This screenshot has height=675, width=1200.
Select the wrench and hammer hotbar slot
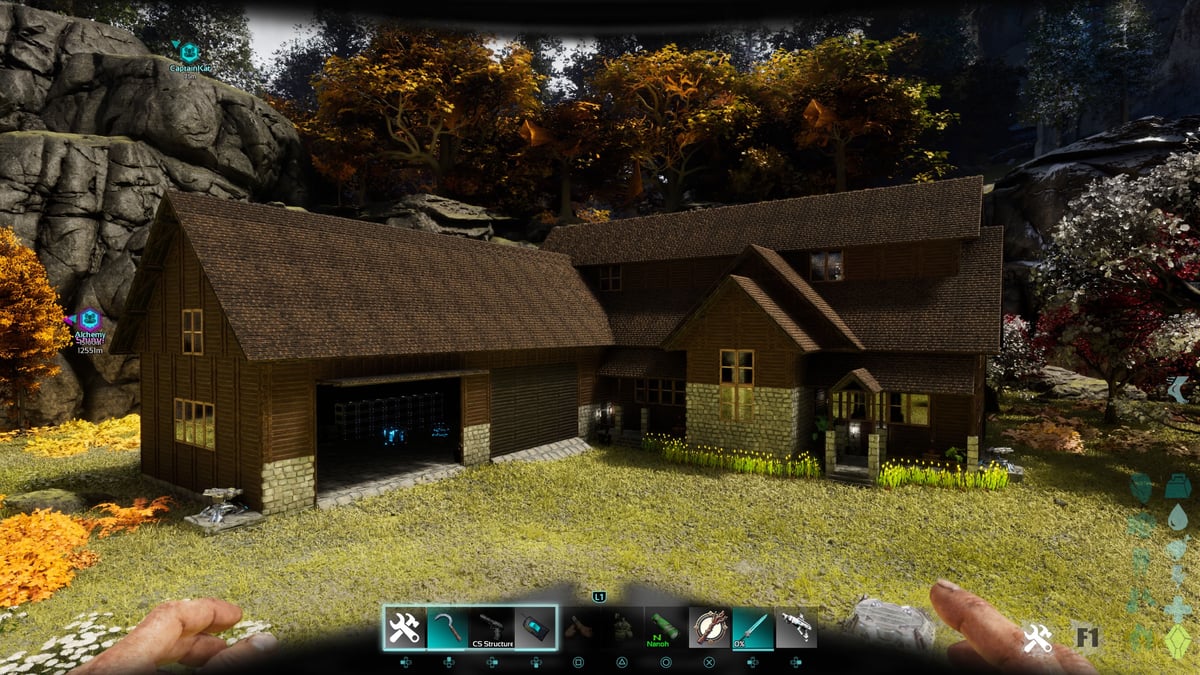coord(405,628)
